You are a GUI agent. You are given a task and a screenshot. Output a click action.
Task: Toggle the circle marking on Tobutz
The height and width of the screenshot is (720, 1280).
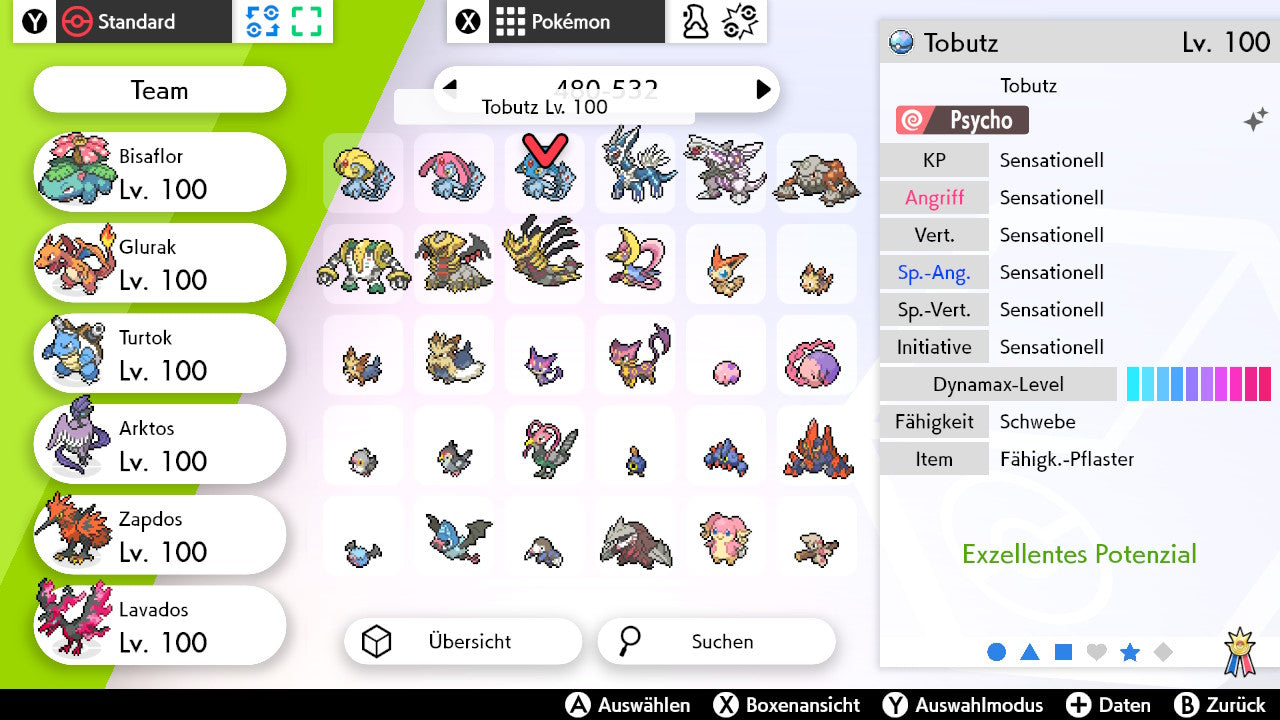(x=997, y=651)
